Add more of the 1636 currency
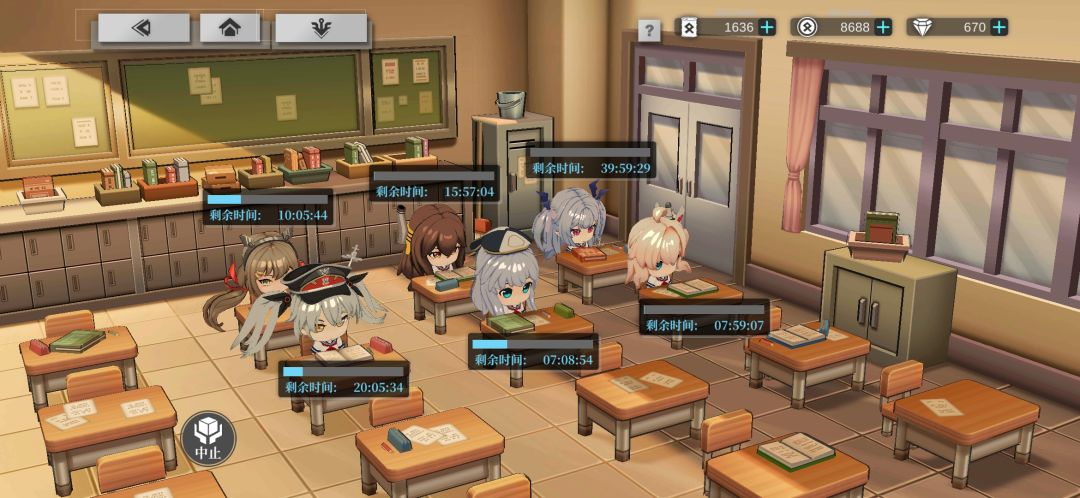 (x=767, y=27)
